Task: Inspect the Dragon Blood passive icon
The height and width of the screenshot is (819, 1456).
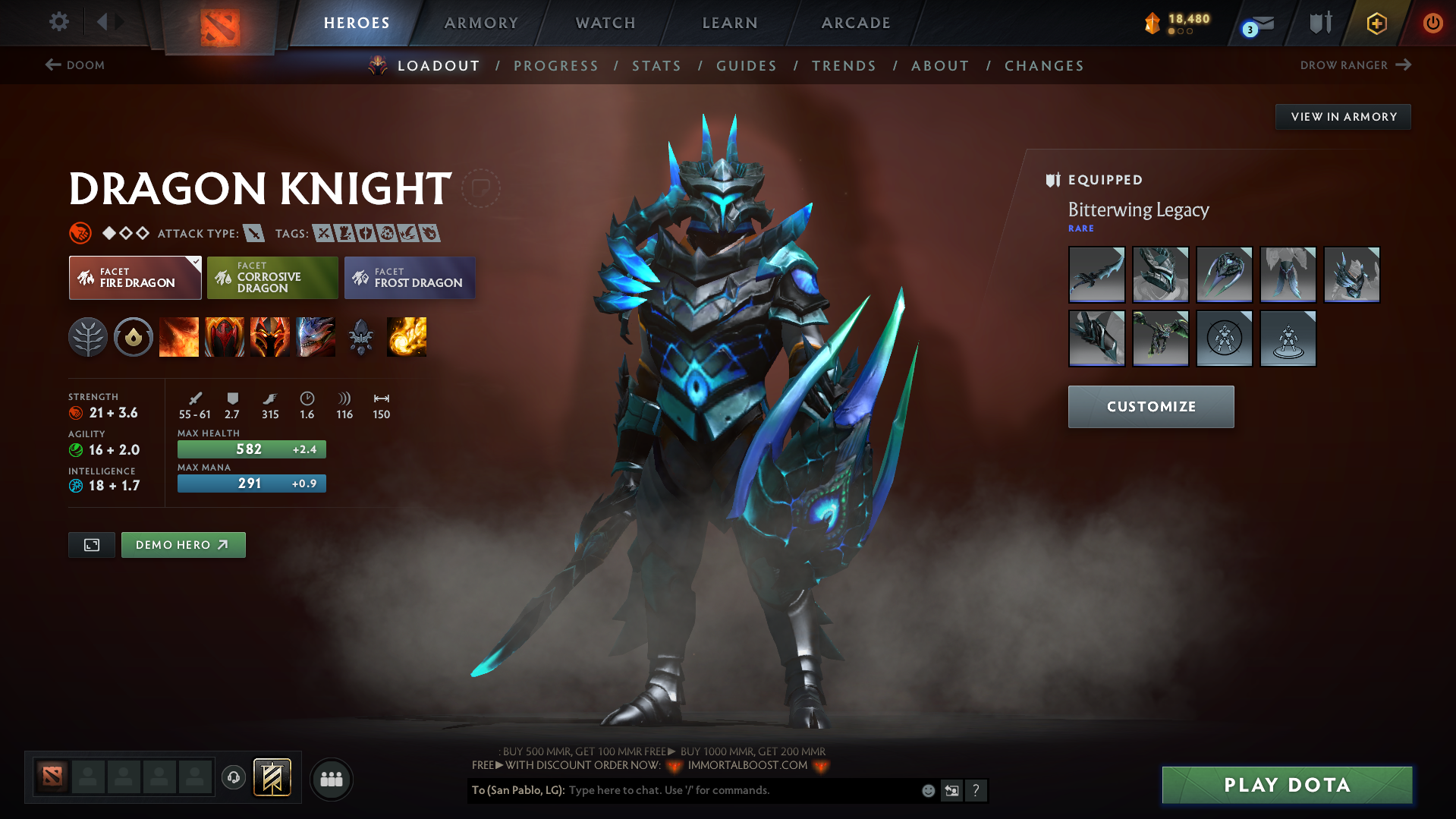Action: (x=270, y=337)
